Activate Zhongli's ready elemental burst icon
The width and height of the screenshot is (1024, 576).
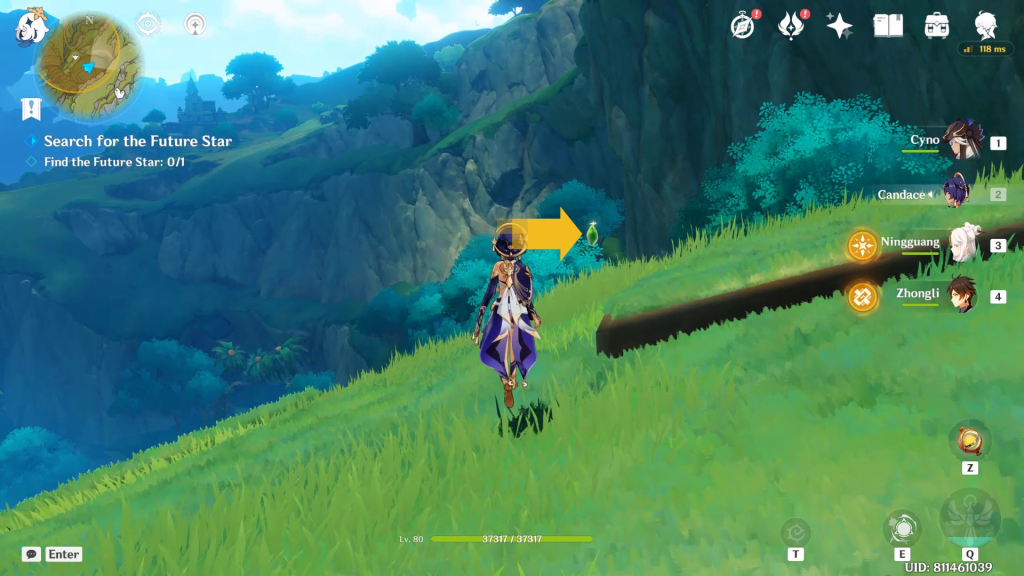click(863, 296)
